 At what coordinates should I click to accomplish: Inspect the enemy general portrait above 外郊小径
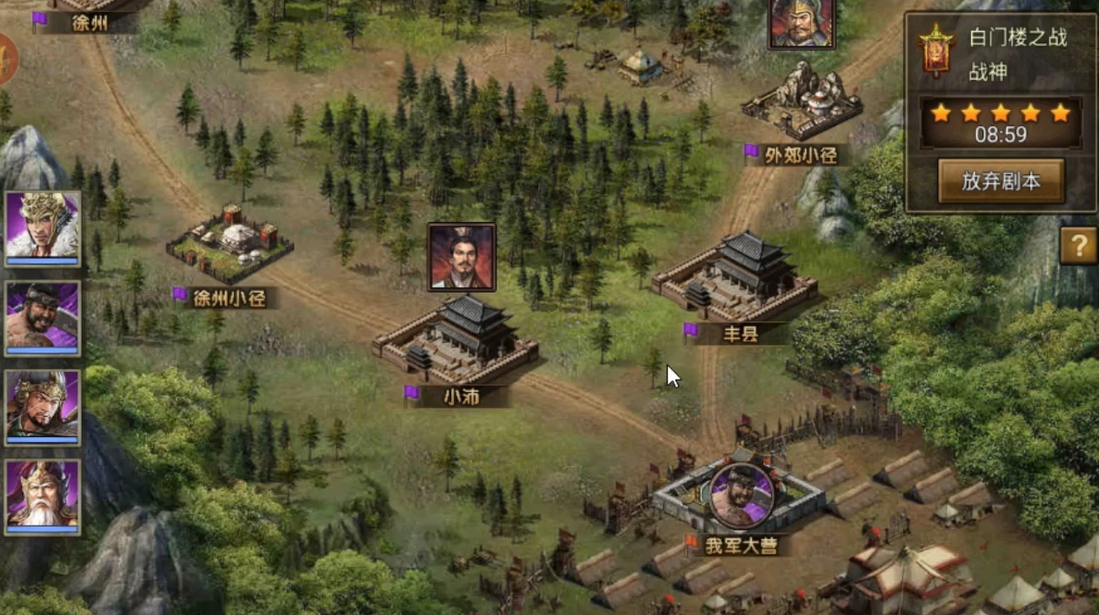pyautogui.click(x=802, y=23)
